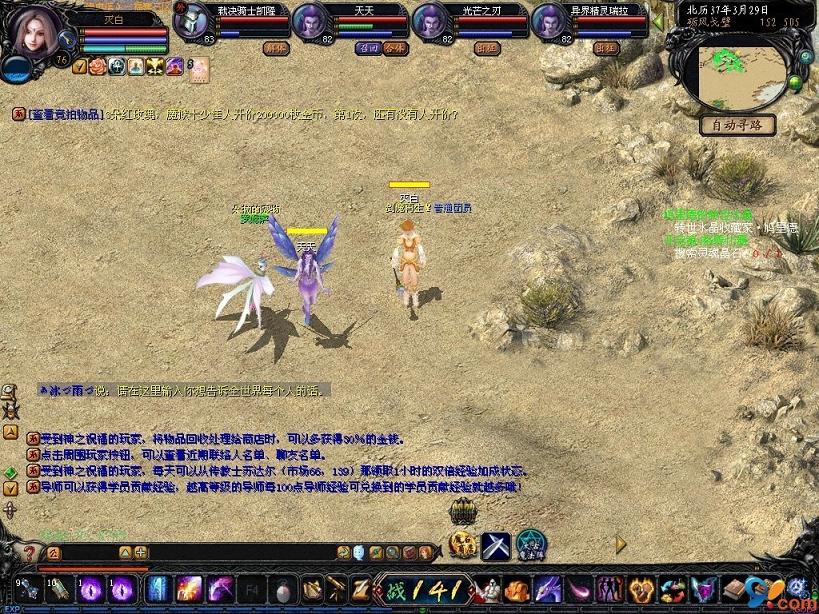The height and width of the screenshot is (614, 819).
Task: Click the yellow arrow above the hotbar
Action: [620, 544]
